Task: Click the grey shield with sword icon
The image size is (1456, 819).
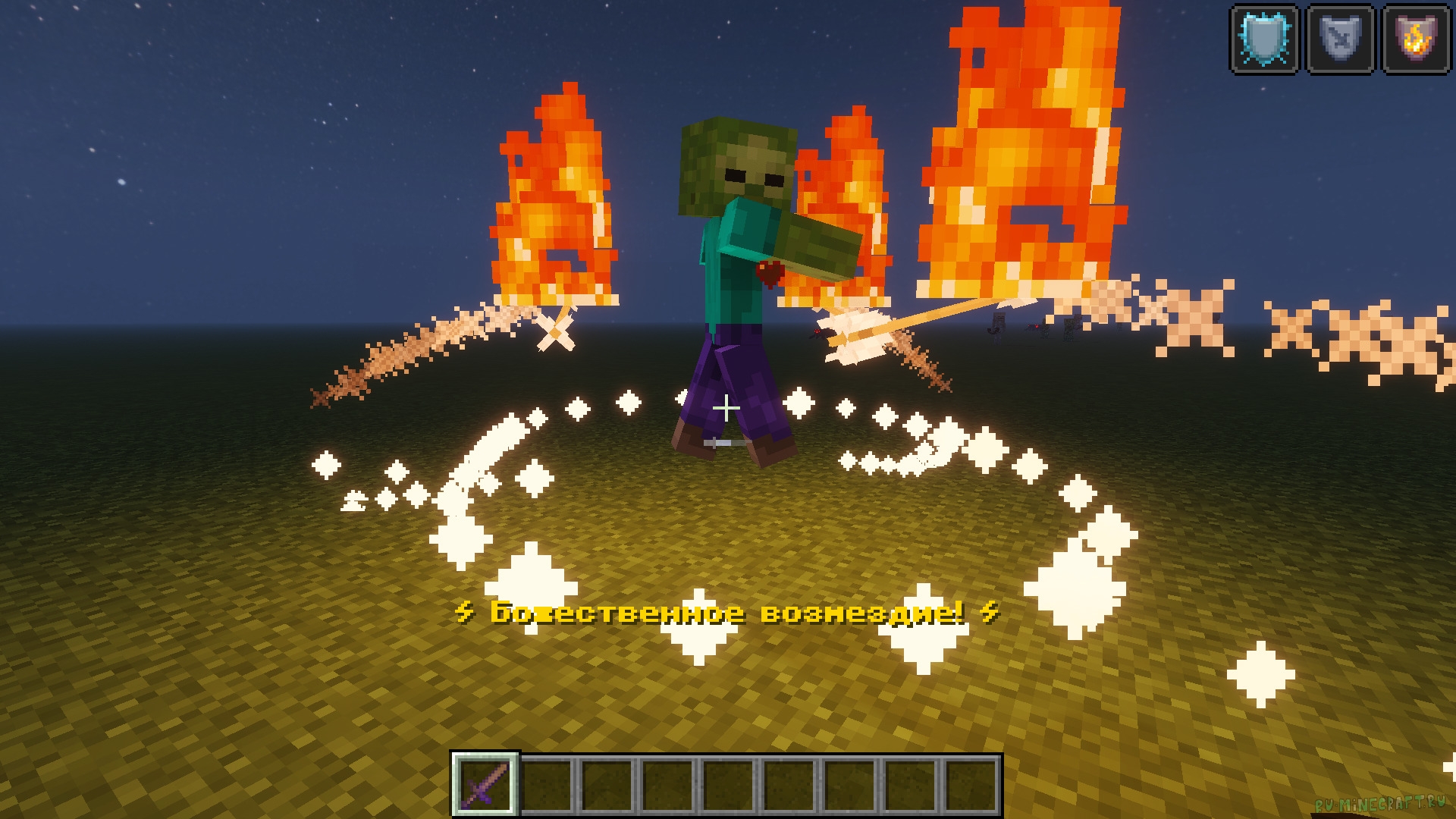Action: [1340, 39]
